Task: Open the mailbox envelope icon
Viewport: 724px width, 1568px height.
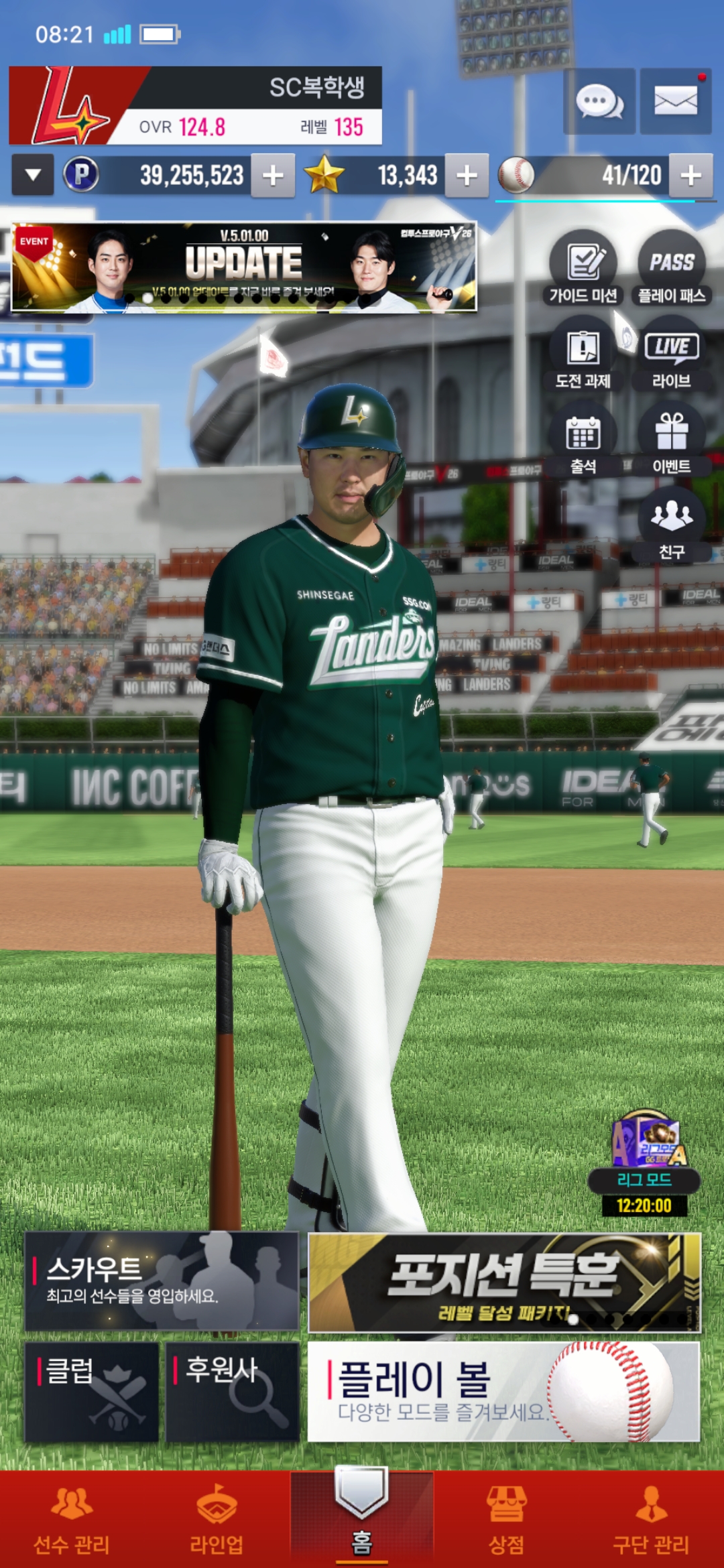Action: pyautogui.click(x=675, y=102)
